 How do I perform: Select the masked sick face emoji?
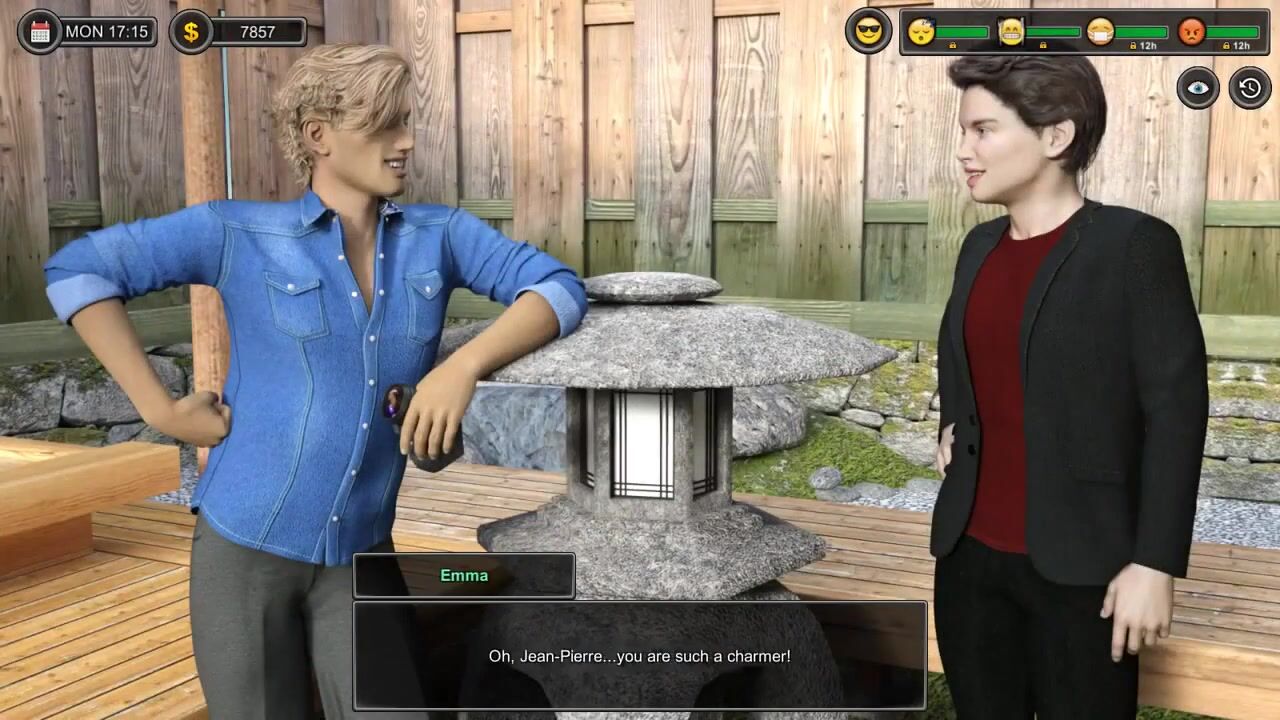(x=1100, y=32)
